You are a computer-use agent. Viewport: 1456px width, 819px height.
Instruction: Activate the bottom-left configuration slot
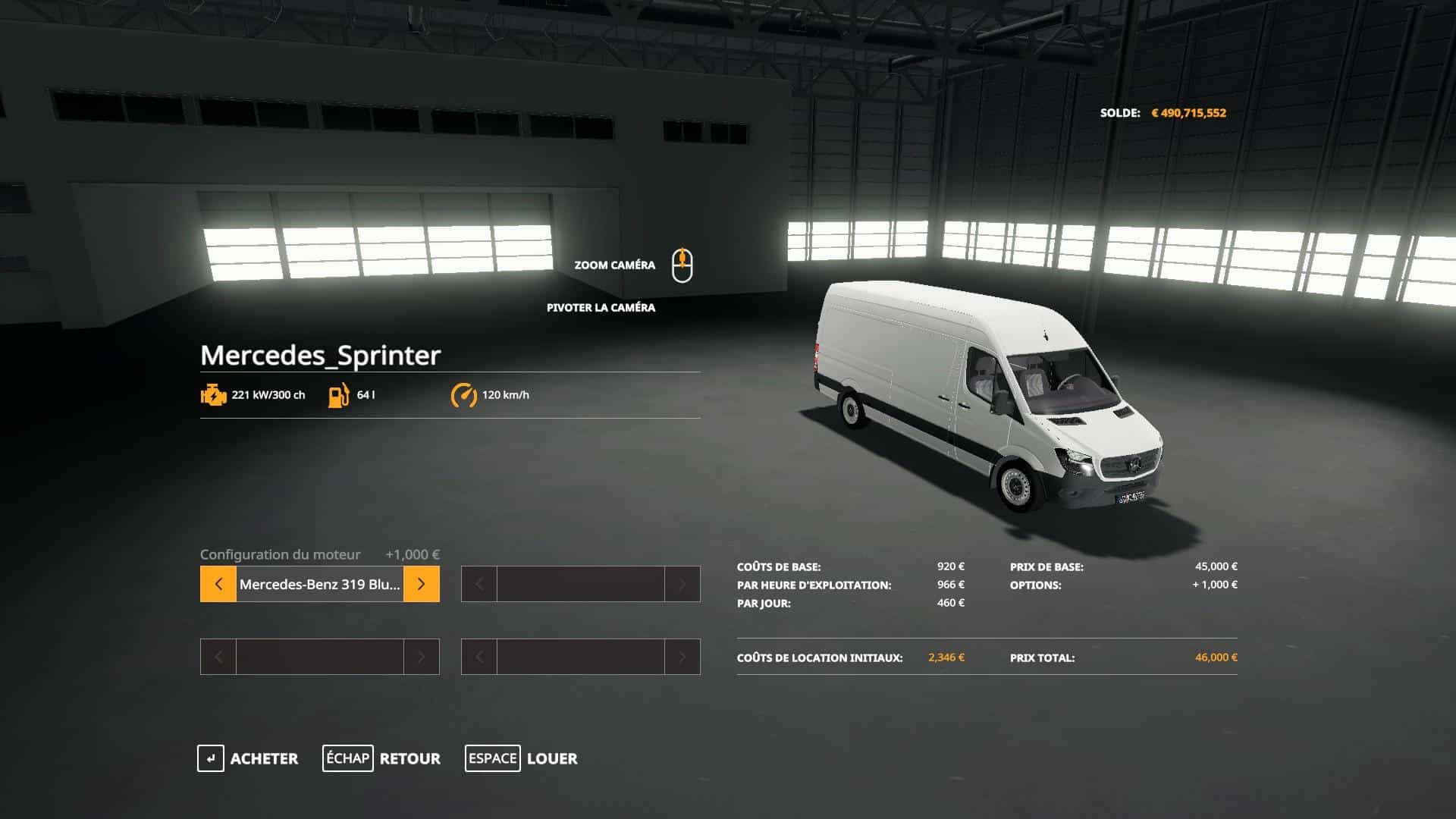point(319,657)
